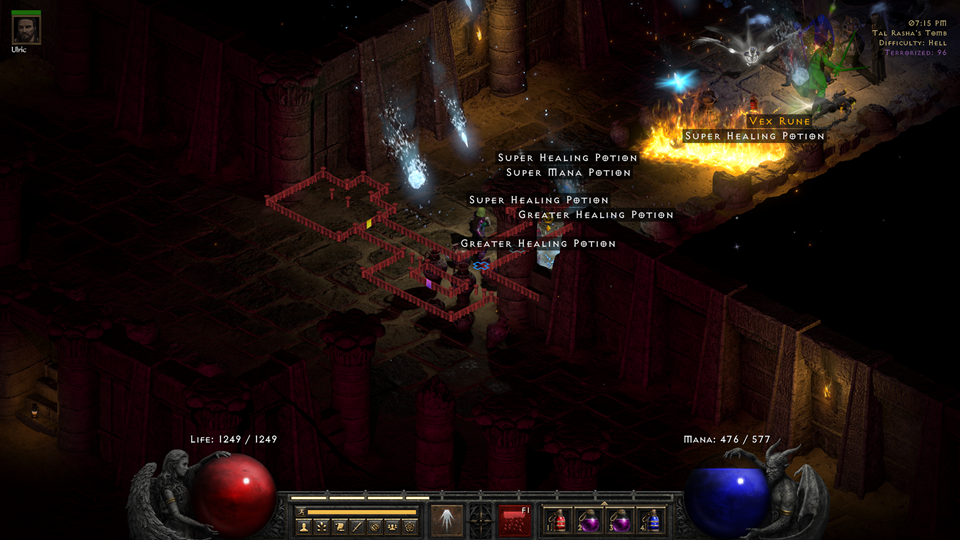Image resolution: width=960 pixels, height=540 pixels.
Task: Use the purple rejuvenation potion in belt slot 2
Action: [590, 520]
